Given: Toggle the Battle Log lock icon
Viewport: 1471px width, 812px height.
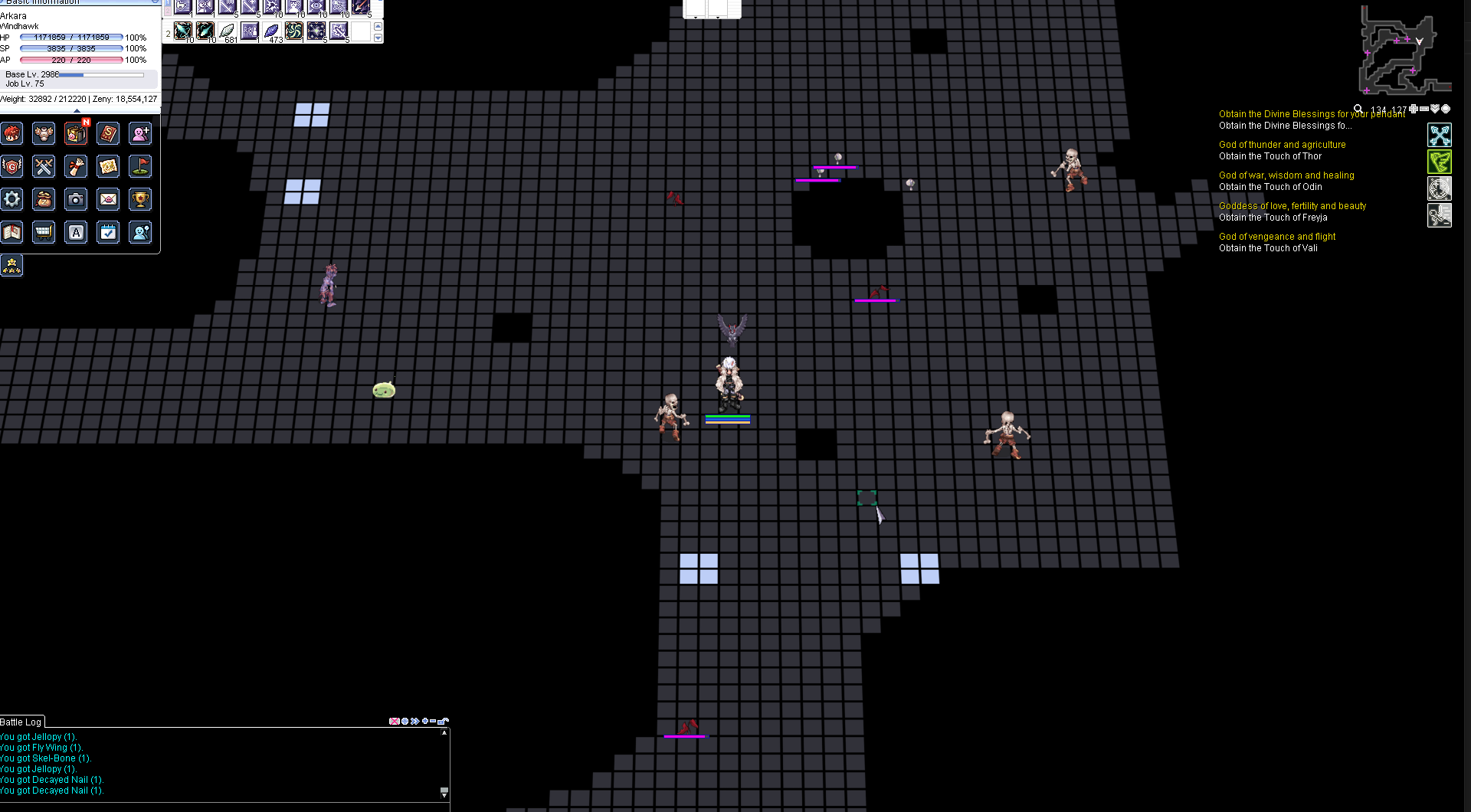Looking at the screenshot, I should [x=441, y=721].
